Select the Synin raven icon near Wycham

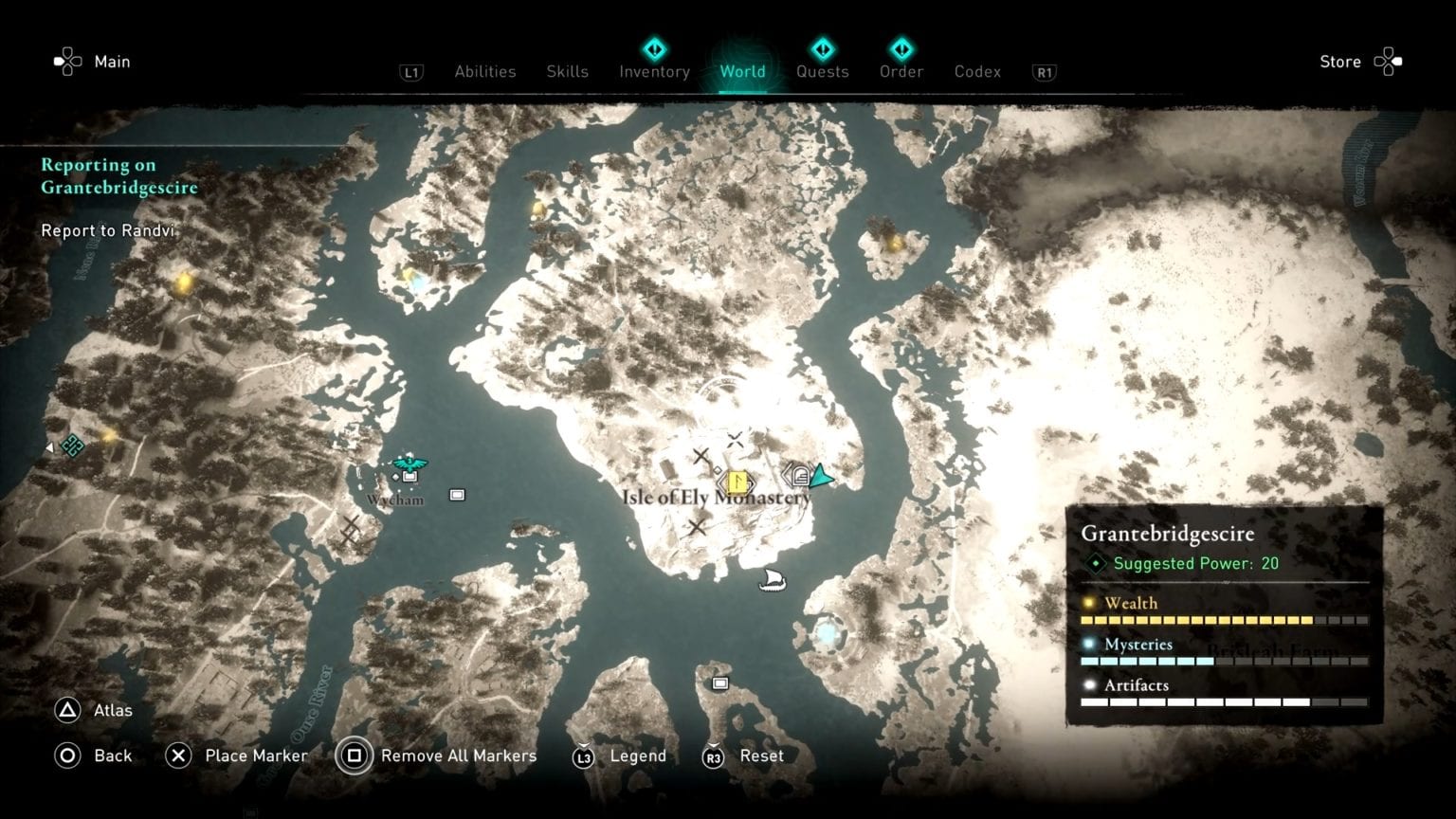point(409,464)
